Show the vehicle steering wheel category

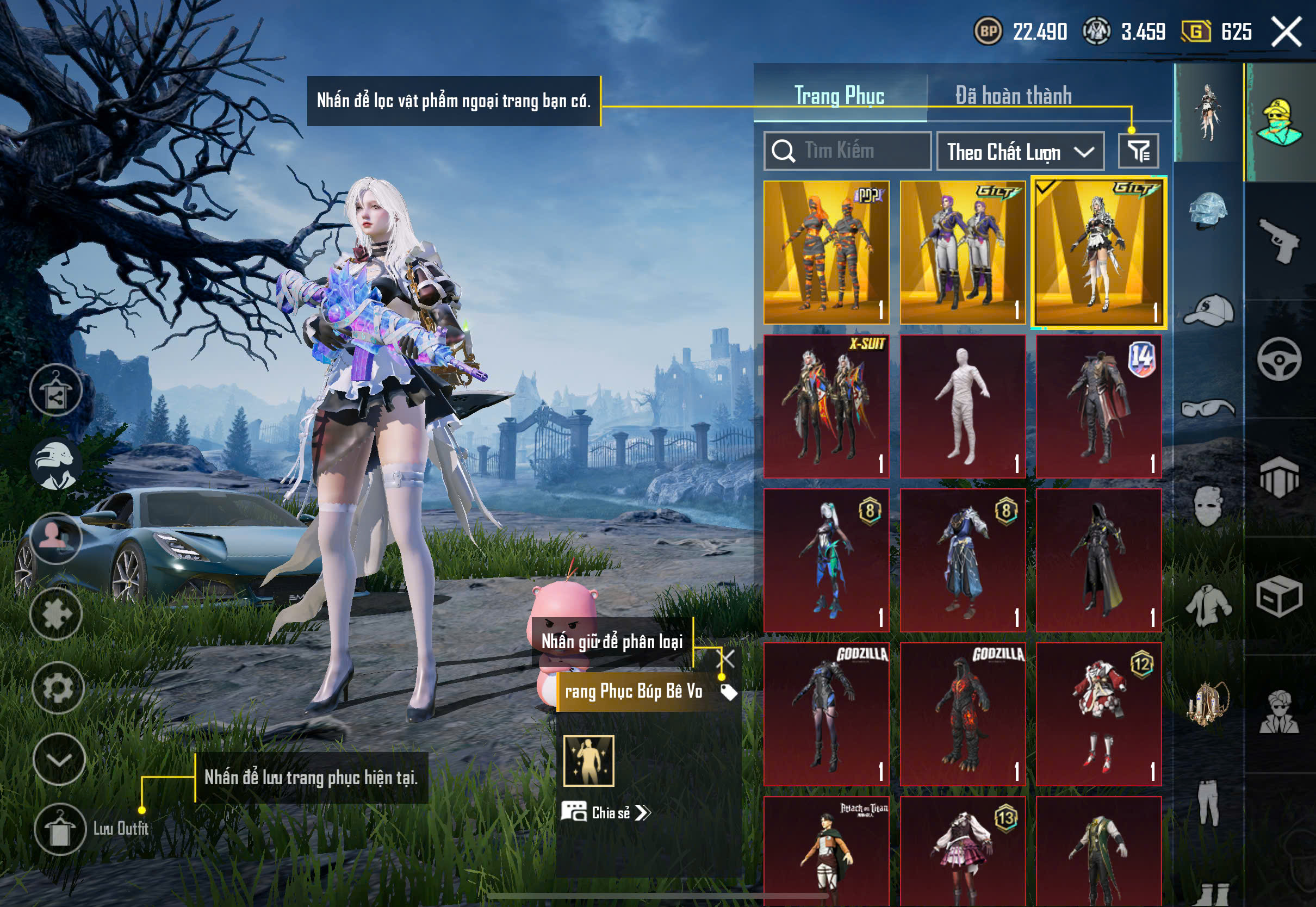click(1279, 359)
